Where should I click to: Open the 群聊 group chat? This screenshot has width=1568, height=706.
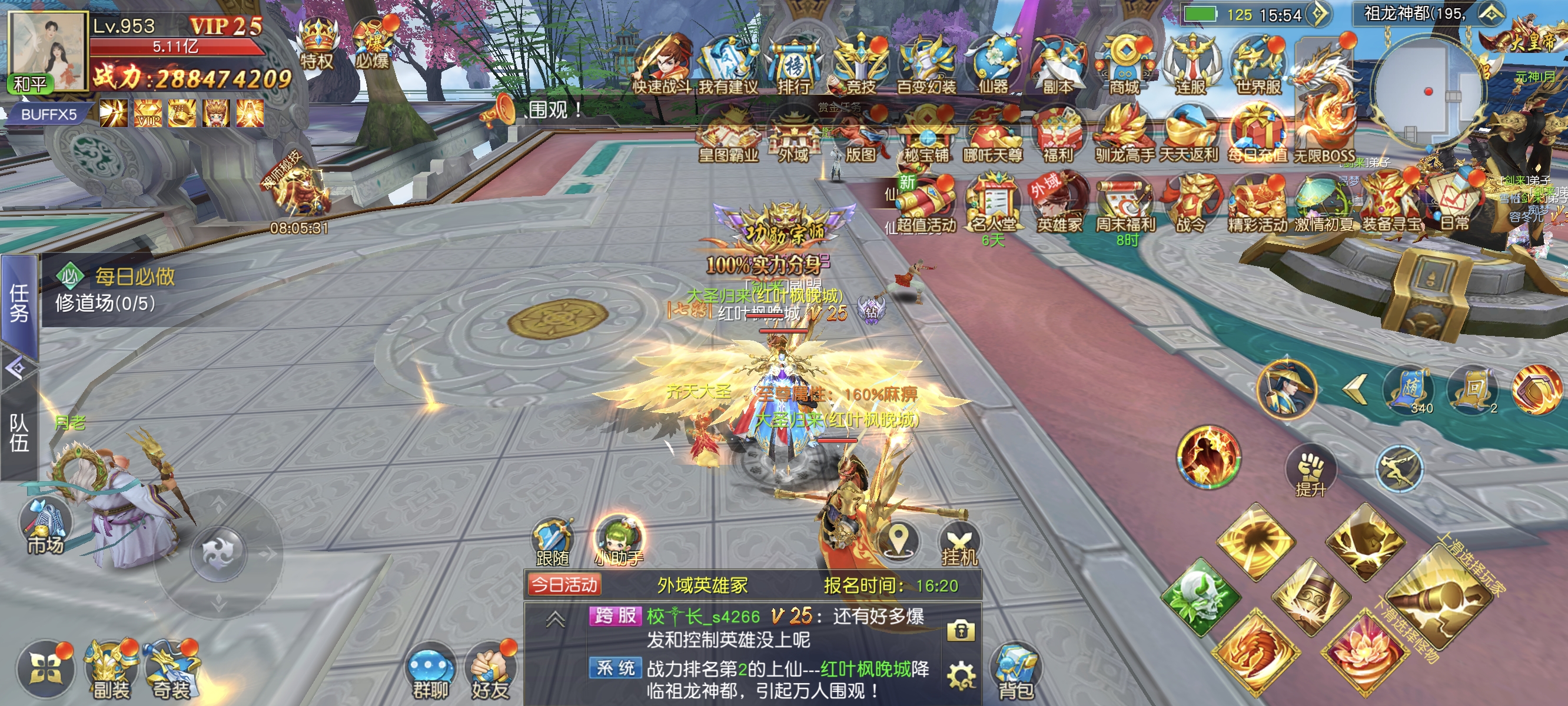pyautogui.click(x=430, y=671)
